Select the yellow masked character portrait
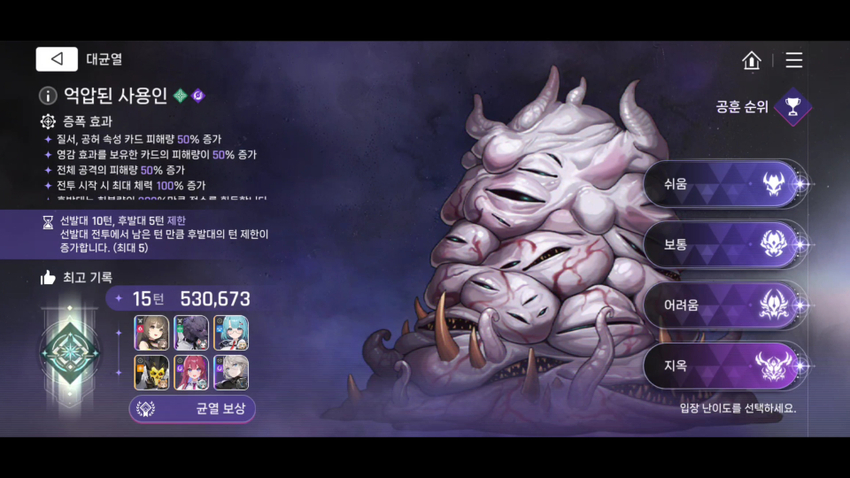This screenshot has height=478, width=850. click(x=152, y=373)
